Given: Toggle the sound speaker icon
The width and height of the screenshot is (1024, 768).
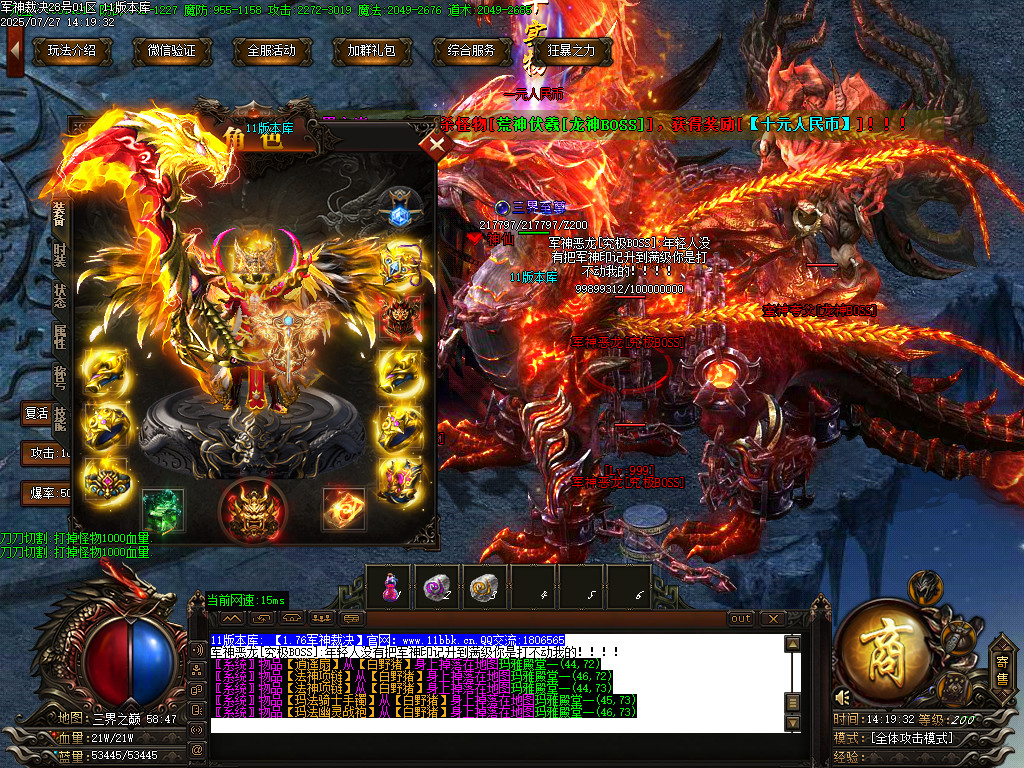Looking at the screenshot, I should coord(842,696).
